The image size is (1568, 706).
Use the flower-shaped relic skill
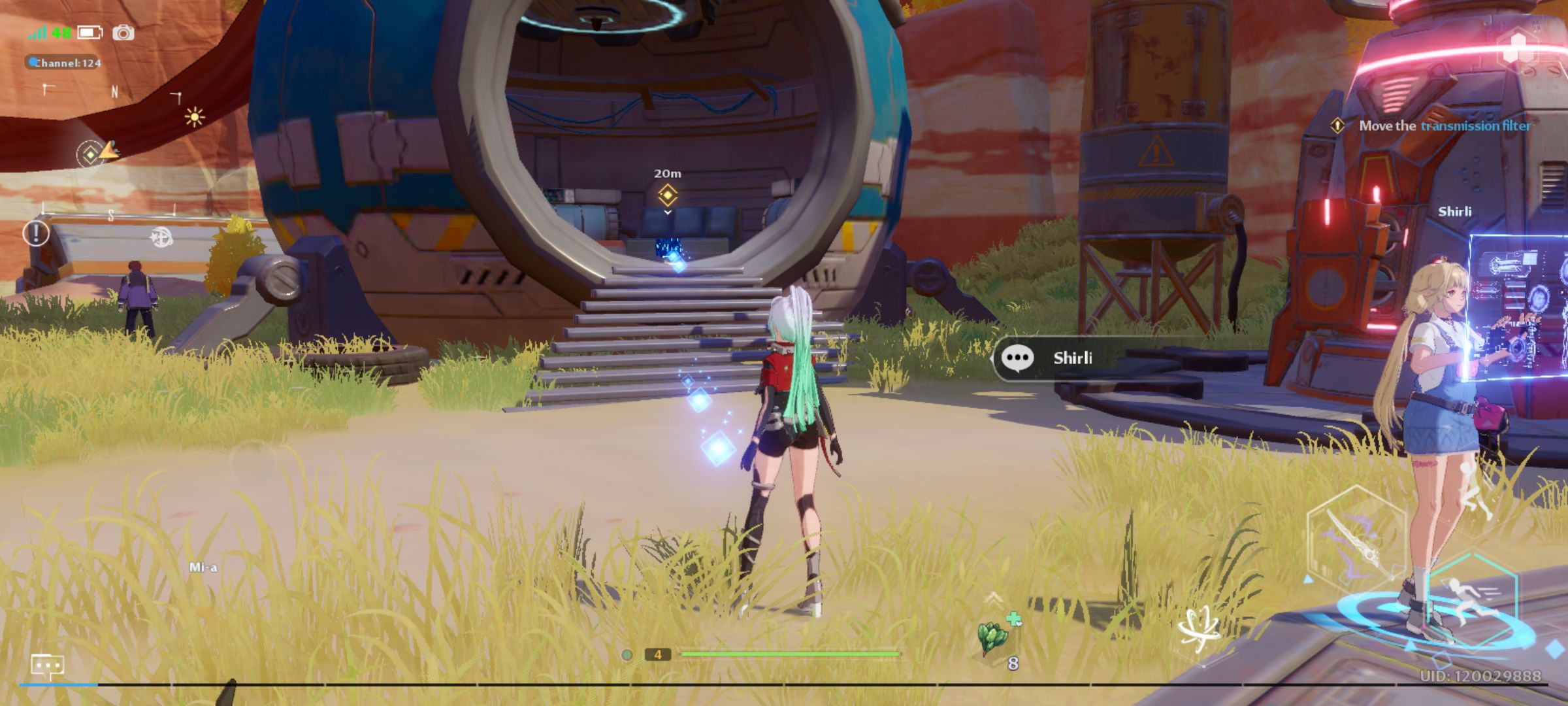point(1199,630)
